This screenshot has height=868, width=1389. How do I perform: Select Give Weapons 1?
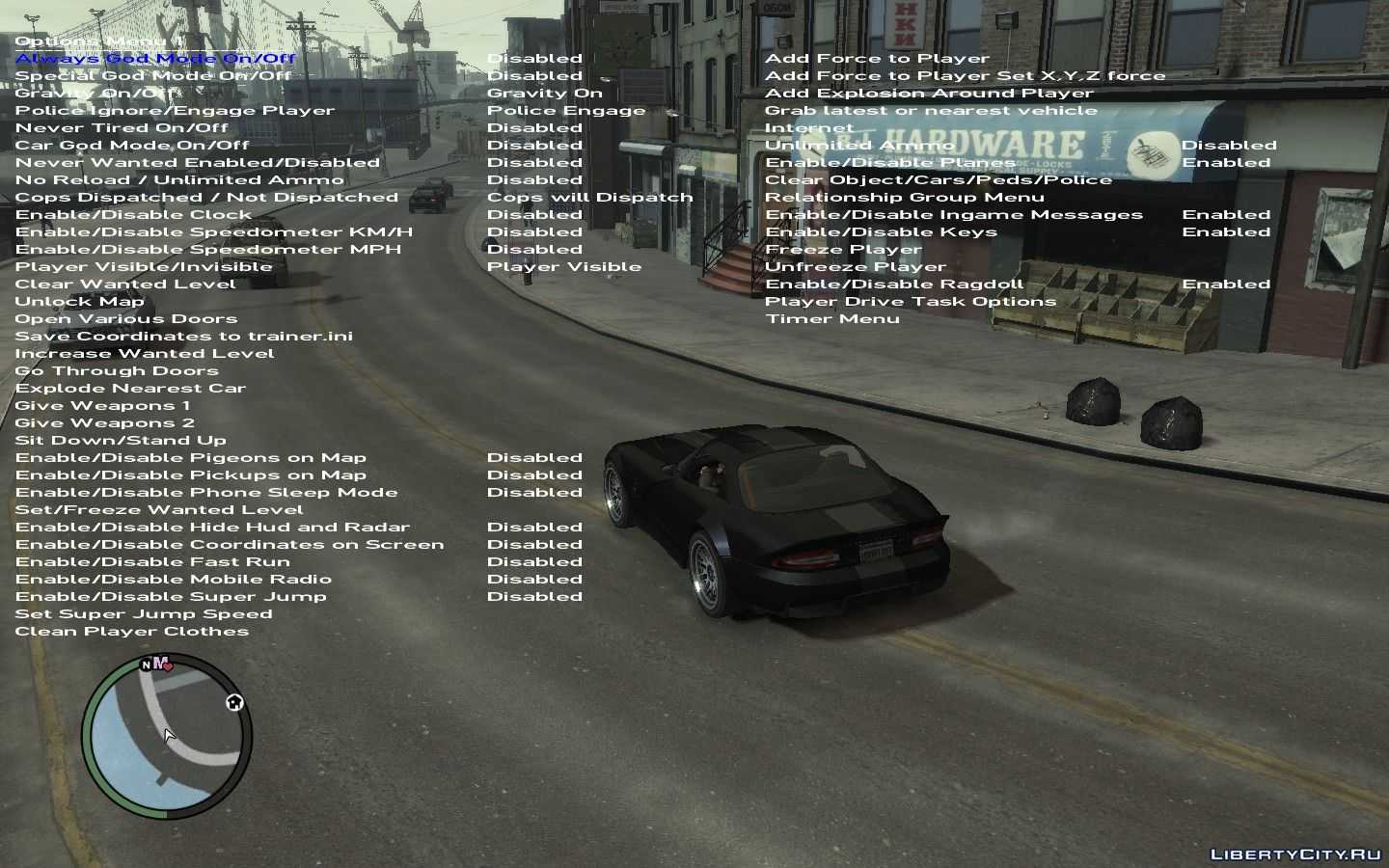point(103,406)
